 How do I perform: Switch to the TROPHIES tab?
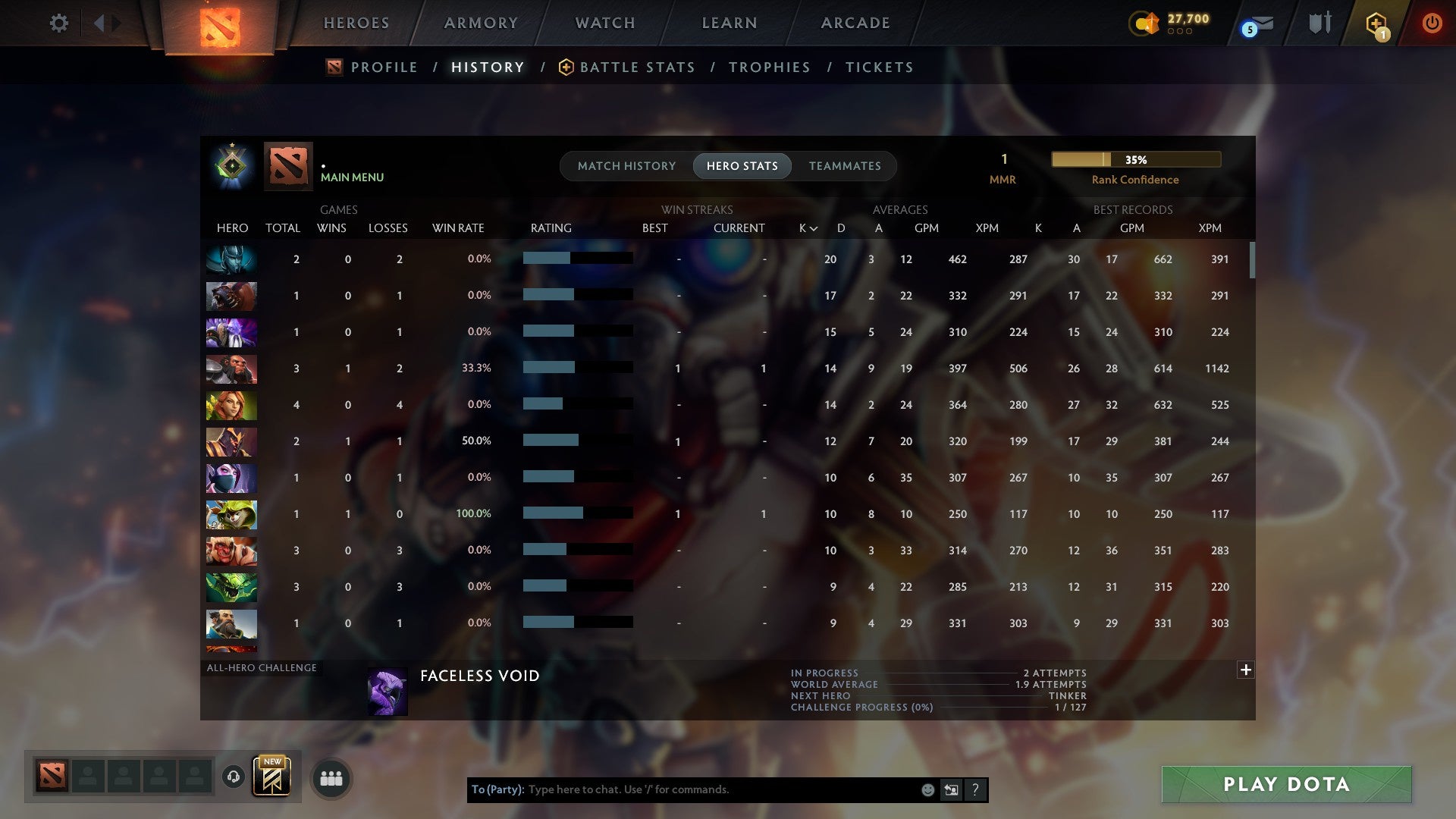(x=769, y=67)
